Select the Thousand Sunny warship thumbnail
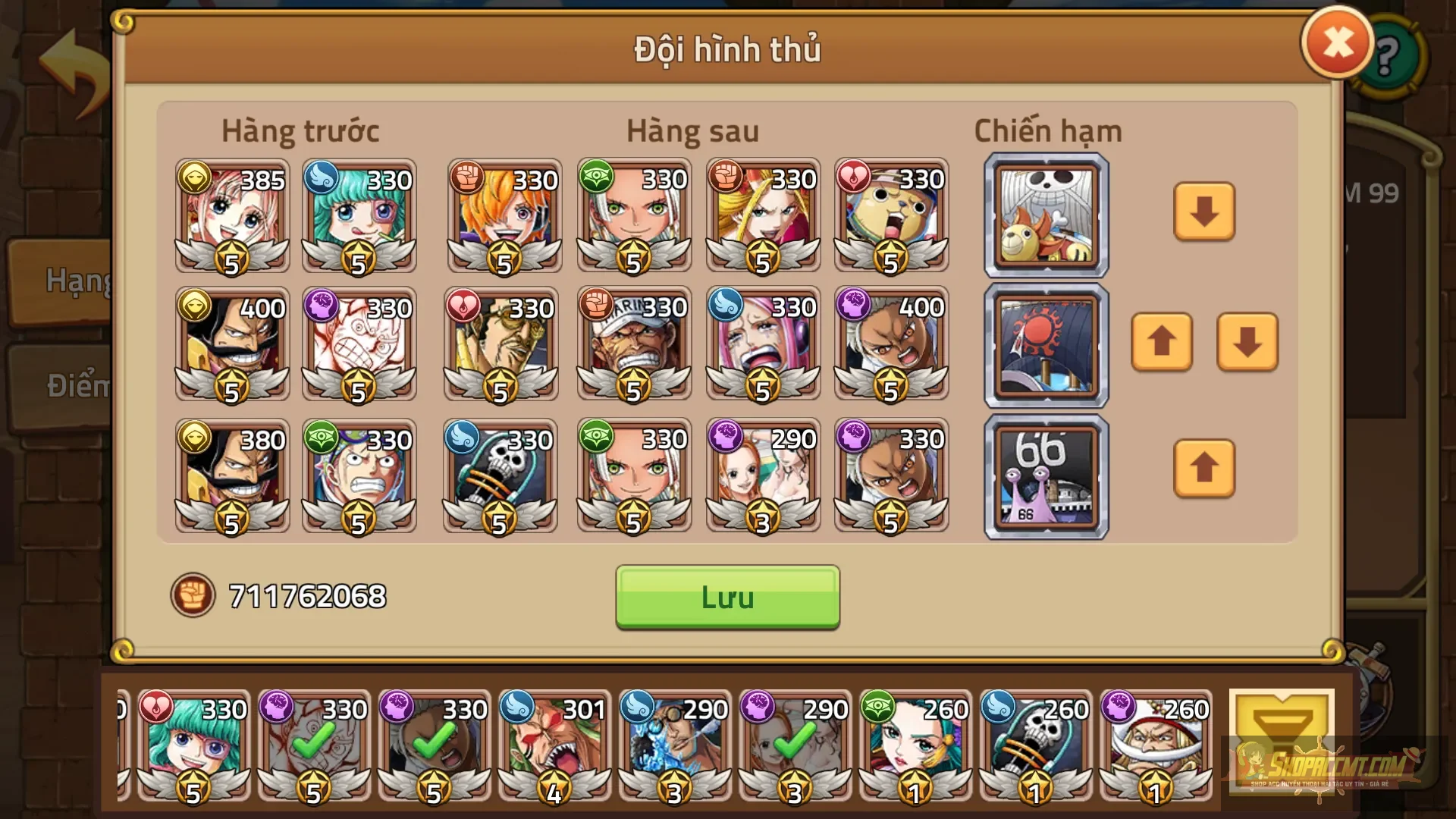1456x819 pixels. 1045,215
